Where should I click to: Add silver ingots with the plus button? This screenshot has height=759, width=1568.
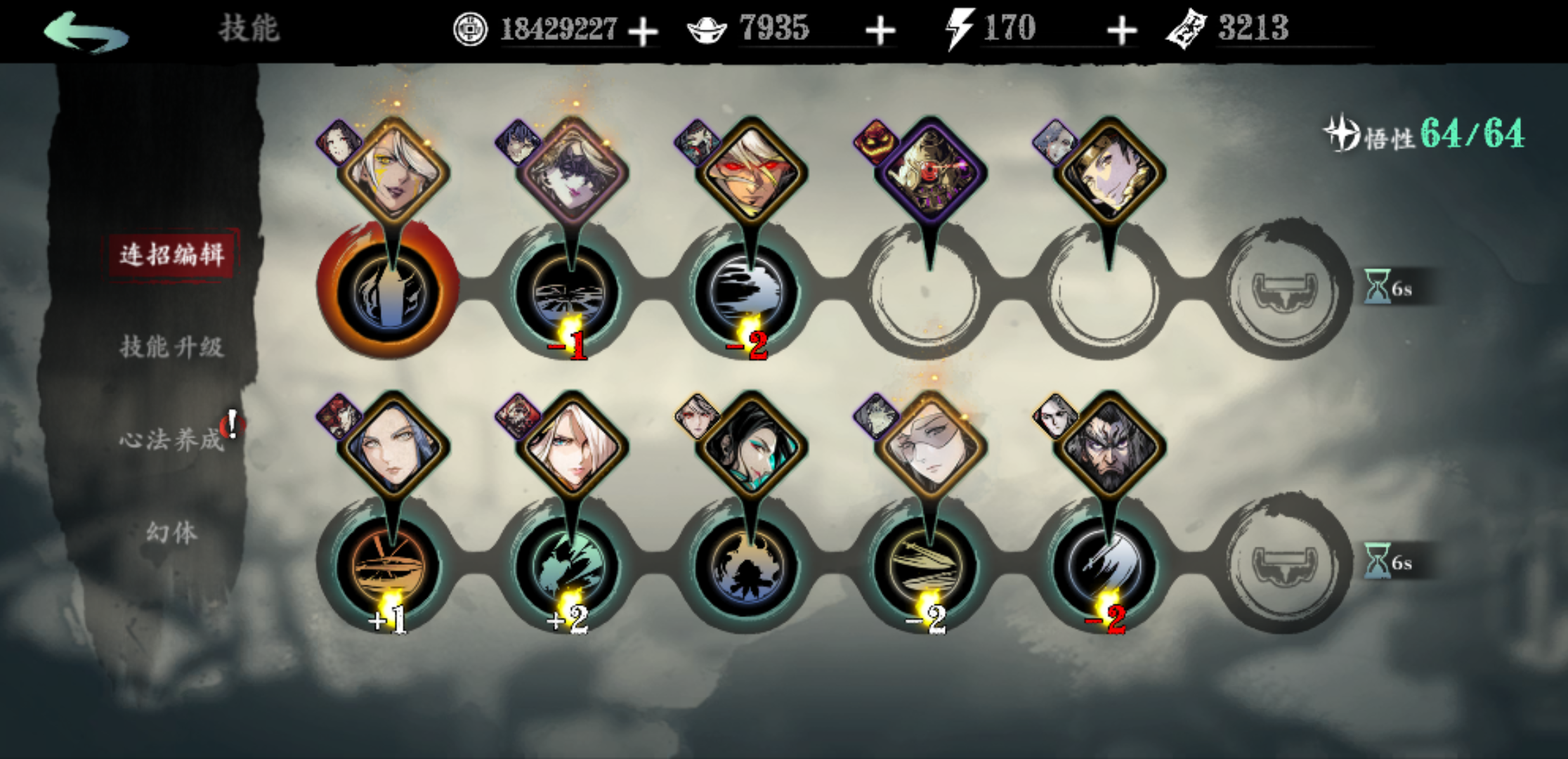pyautogui.click(x=880, y=32)
